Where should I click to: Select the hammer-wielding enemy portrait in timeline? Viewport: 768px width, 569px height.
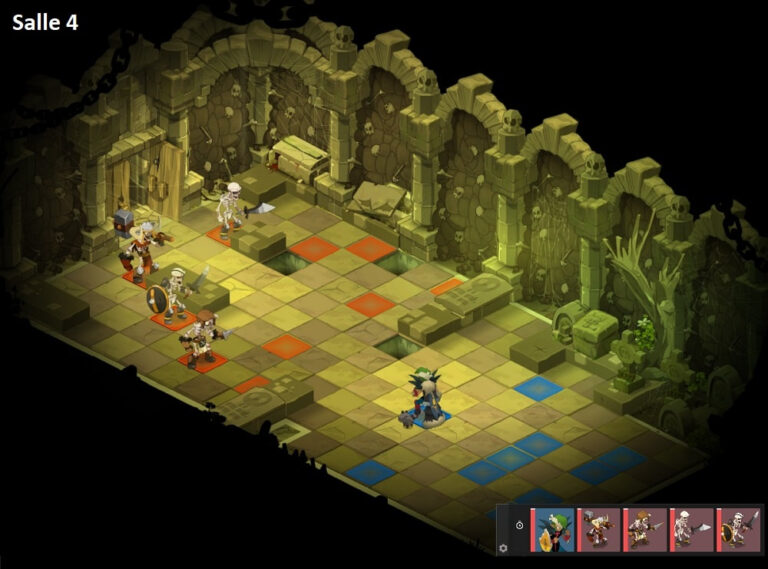[599, 528]
